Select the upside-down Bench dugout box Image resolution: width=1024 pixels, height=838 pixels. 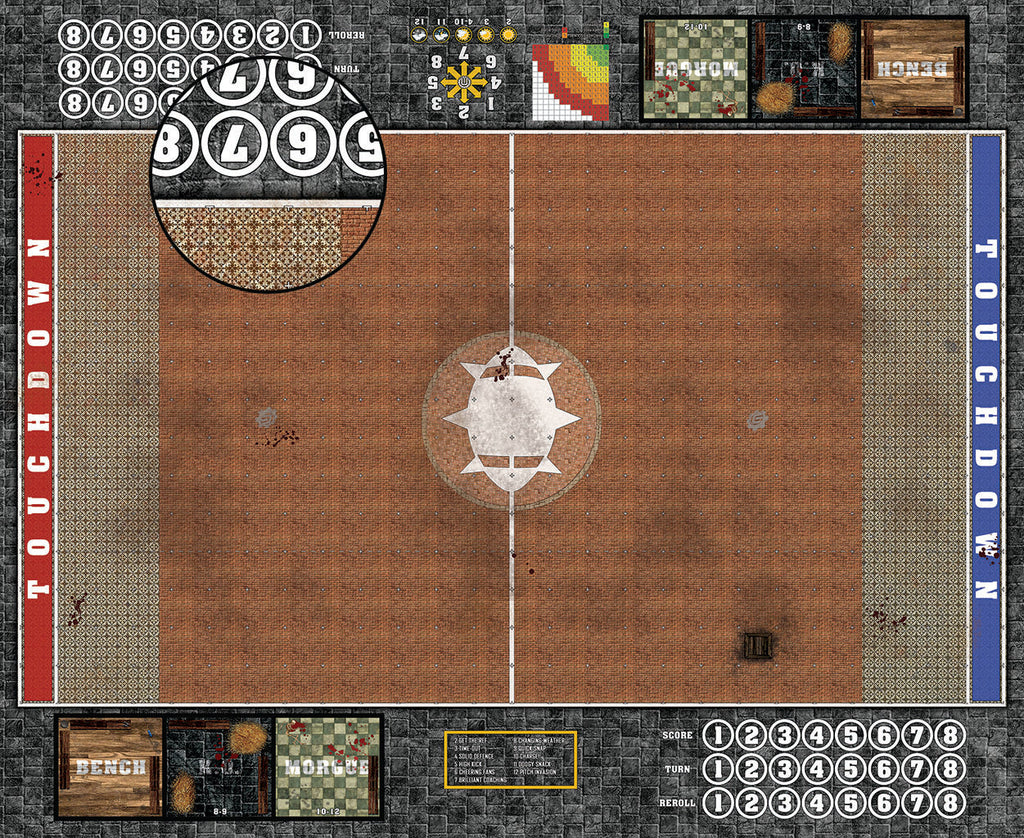[x=913, y=68]
